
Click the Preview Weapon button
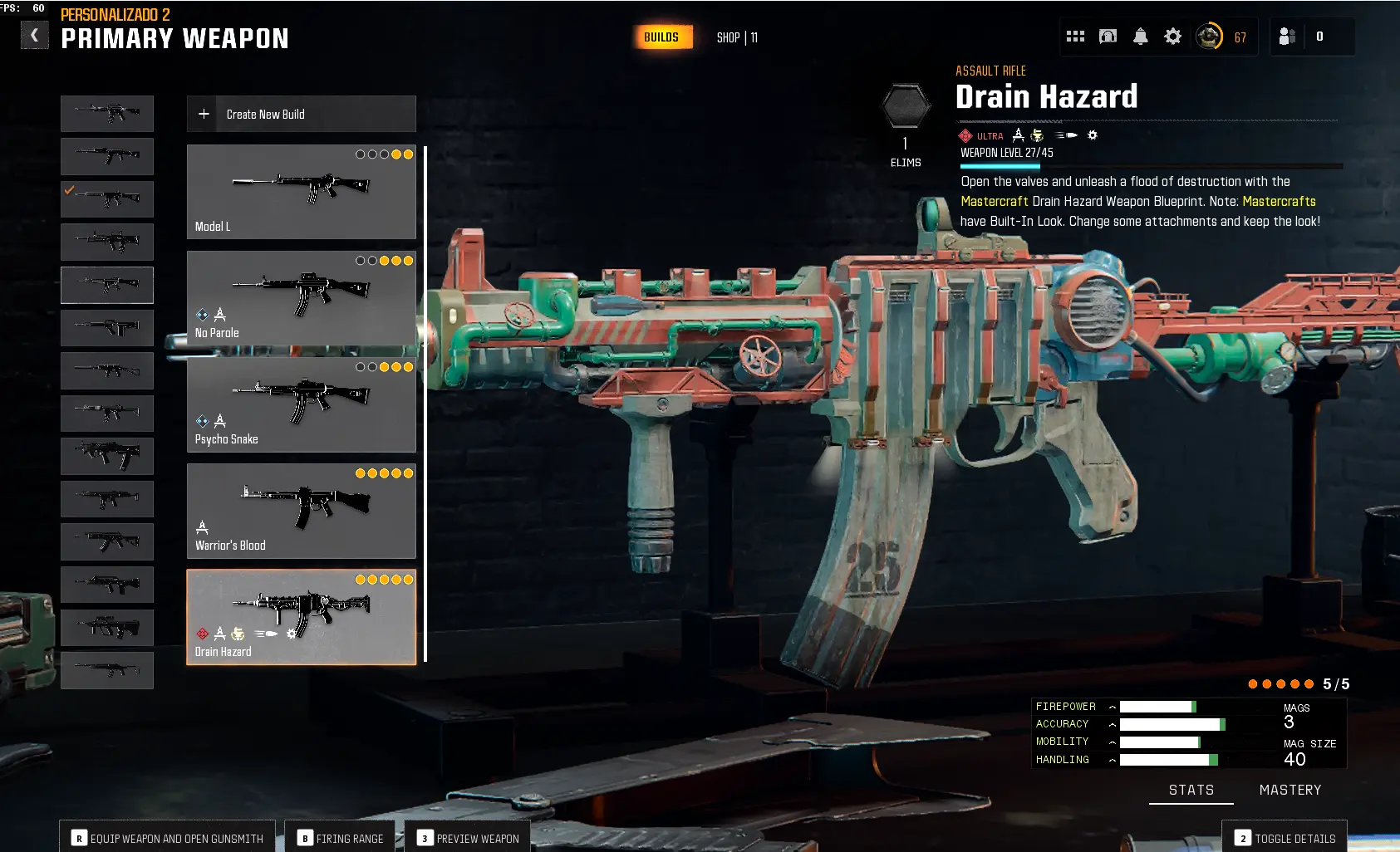468,838
